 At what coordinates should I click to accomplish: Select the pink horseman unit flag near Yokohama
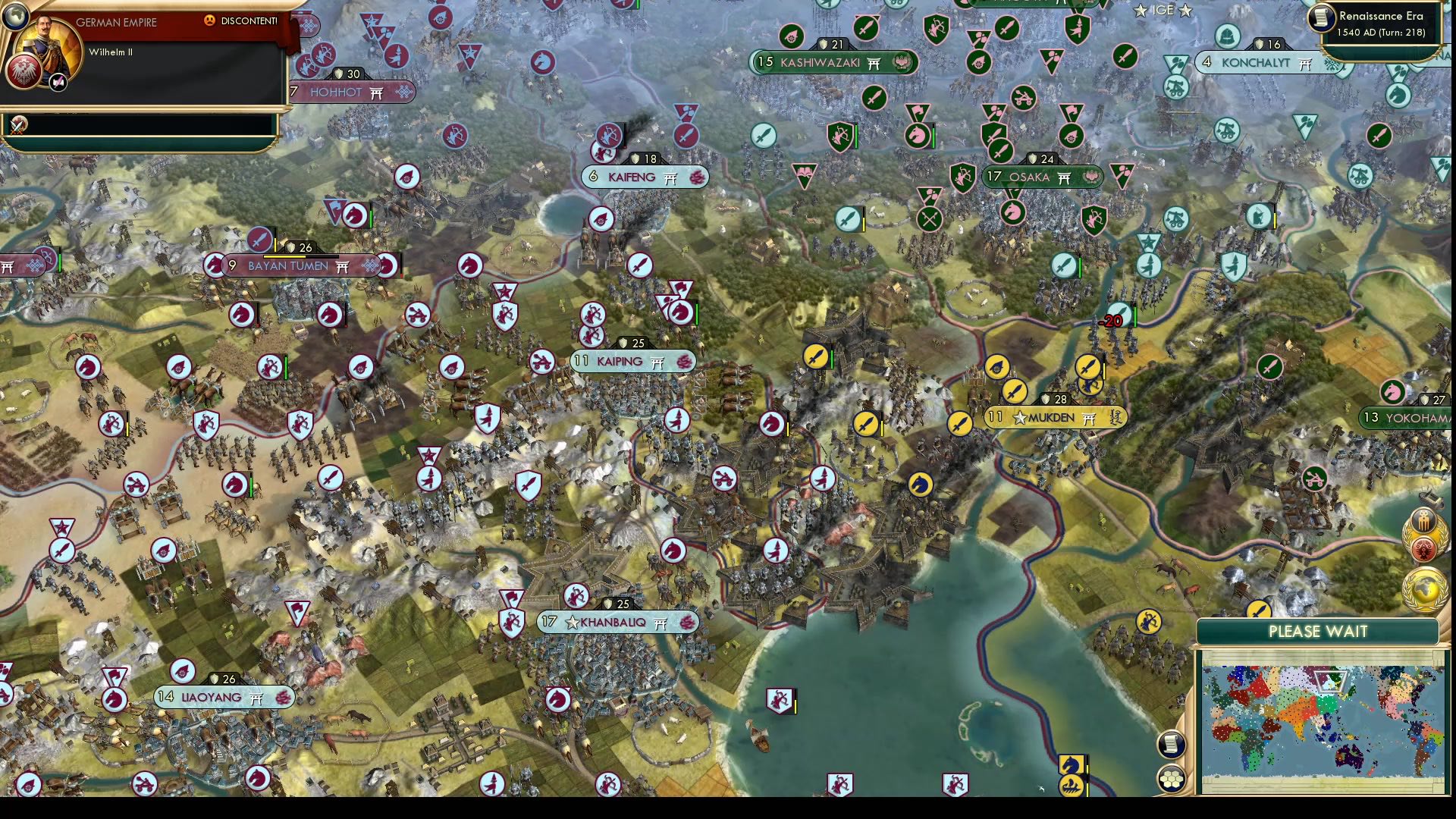coord(1394,393)
